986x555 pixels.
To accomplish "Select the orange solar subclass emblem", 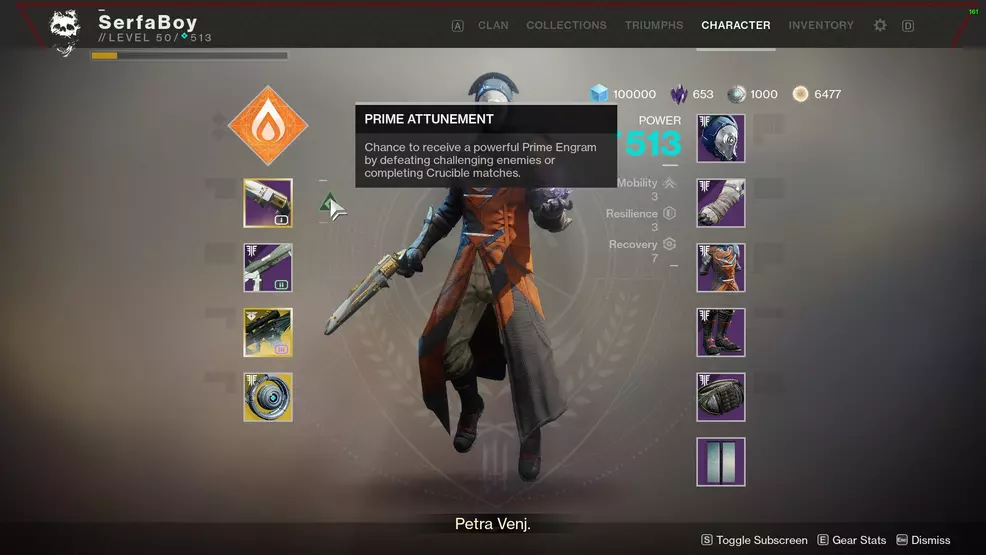I will click(x=268, y=126).
